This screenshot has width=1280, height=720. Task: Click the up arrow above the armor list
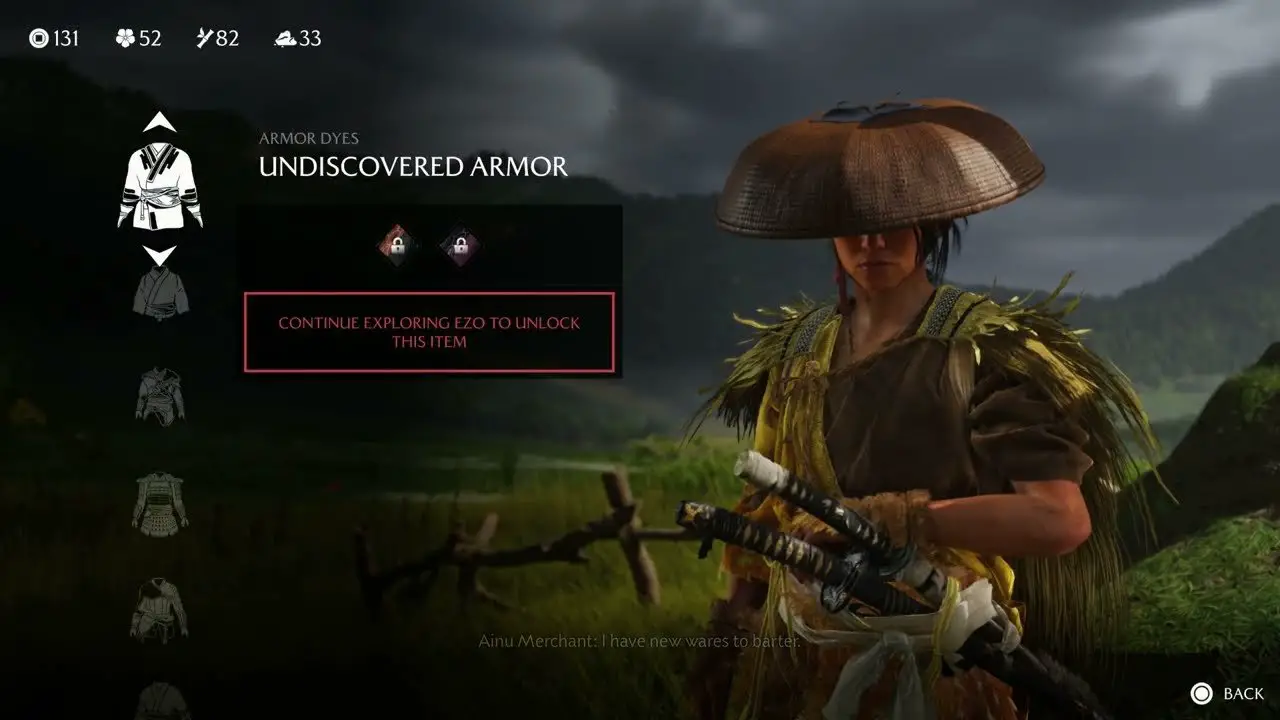click(160, 123)
